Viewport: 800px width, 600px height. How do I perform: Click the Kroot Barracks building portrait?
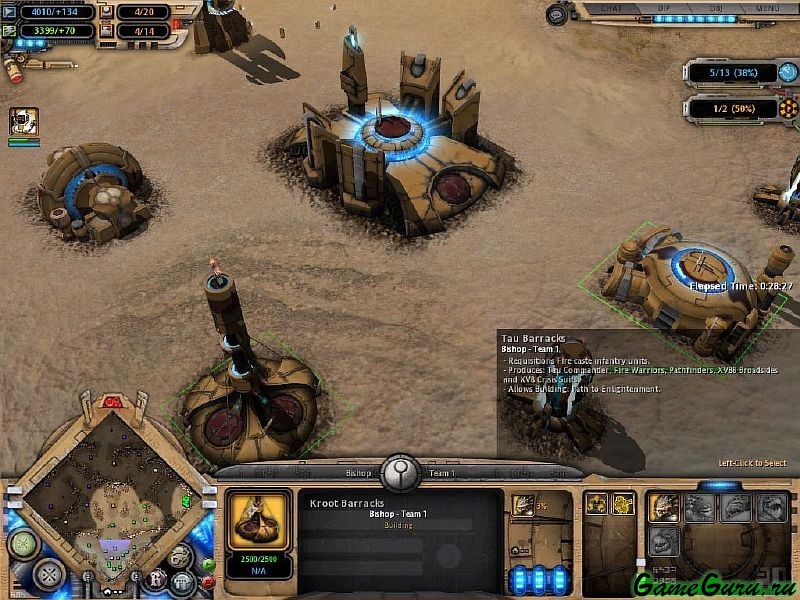click(x=260, y=518)
